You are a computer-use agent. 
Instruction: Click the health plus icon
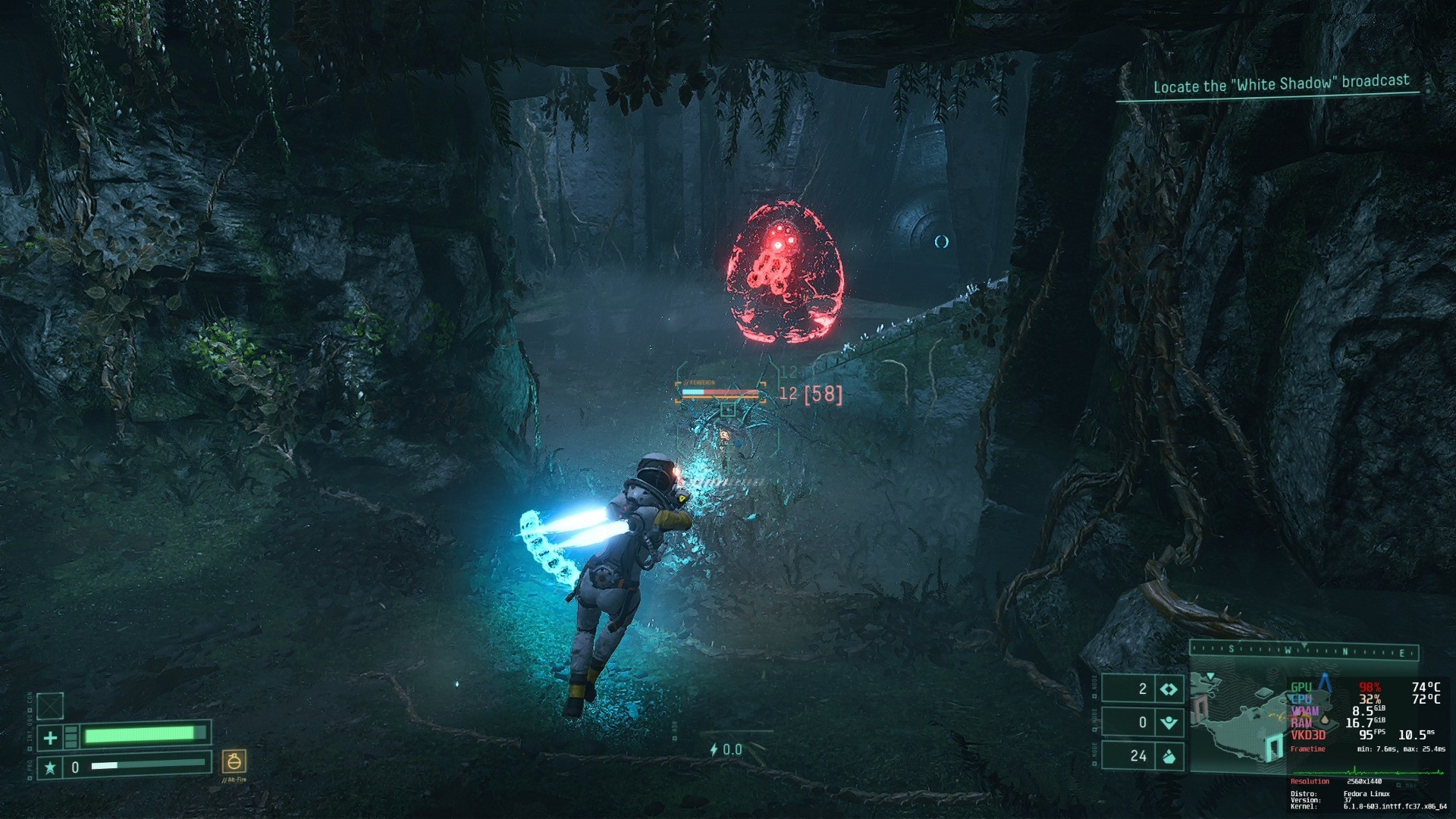click(x=50, y=737)
